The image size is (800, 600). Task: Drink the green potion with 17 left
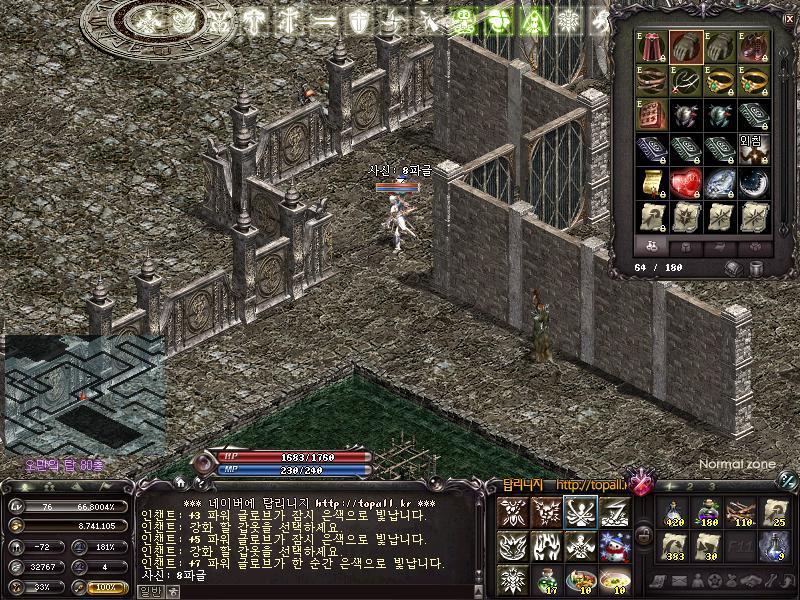point(548,578)
